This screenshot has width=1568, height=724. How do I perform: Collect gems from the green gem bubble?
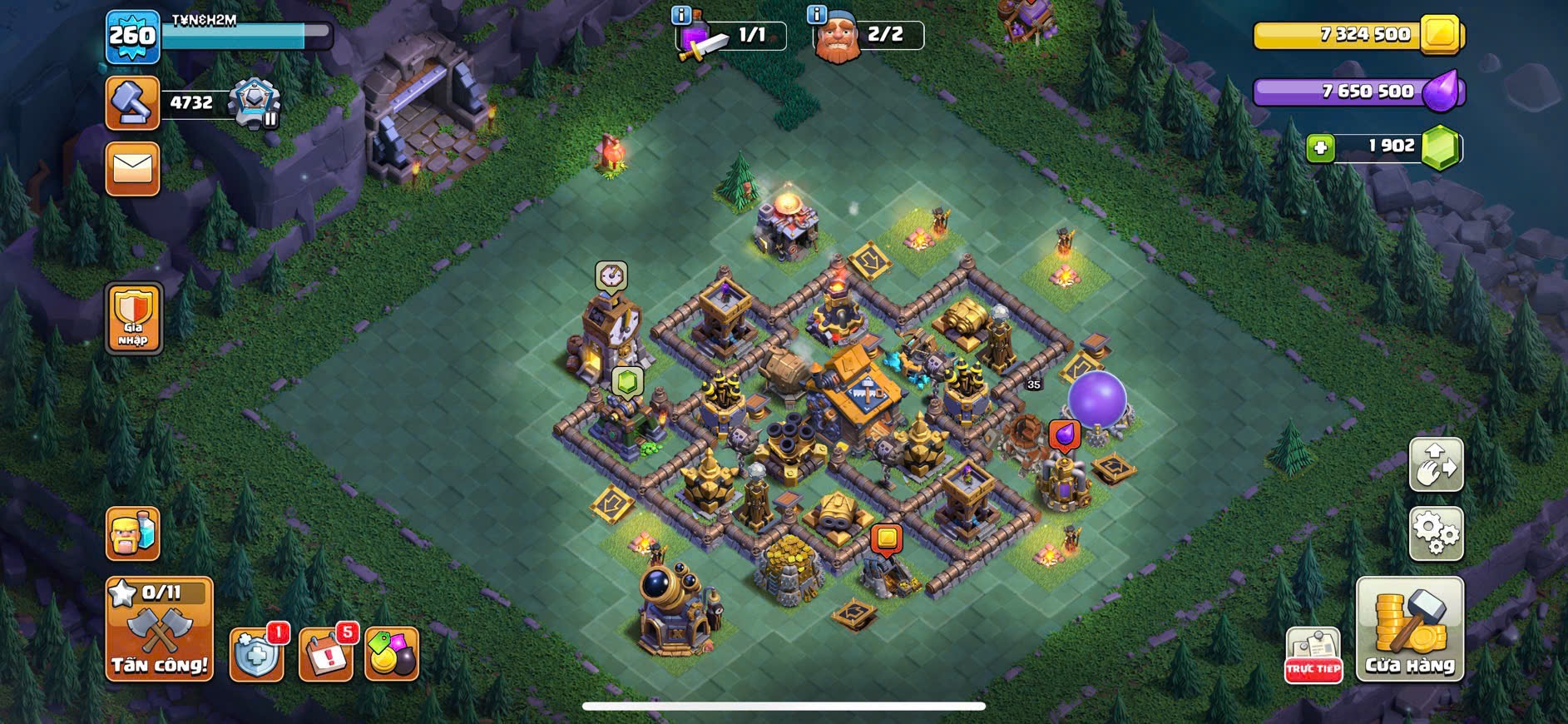627,382
